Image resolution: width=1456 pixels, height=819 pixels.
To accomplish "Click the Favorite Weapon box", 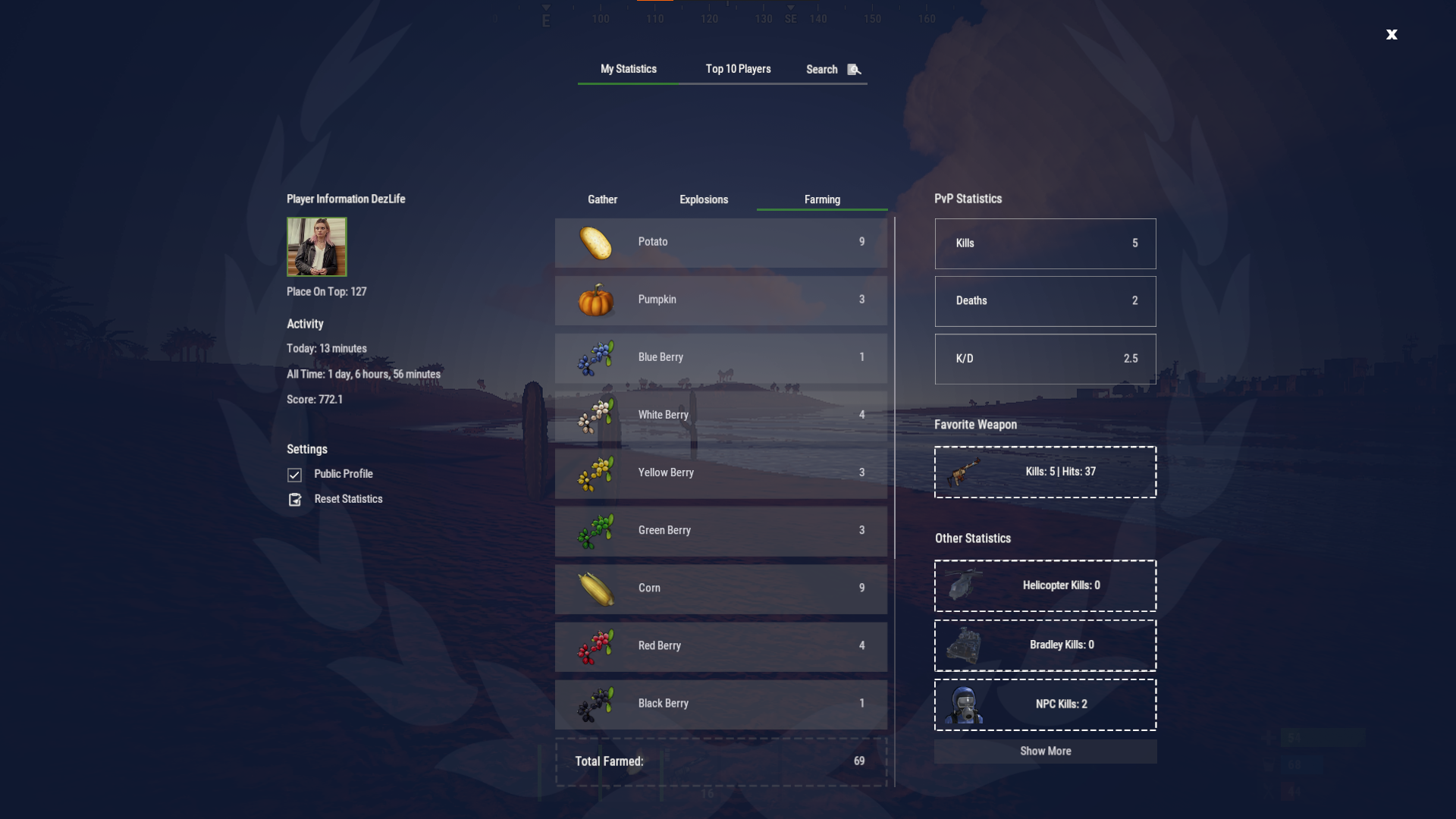I will click(1045, 472).
